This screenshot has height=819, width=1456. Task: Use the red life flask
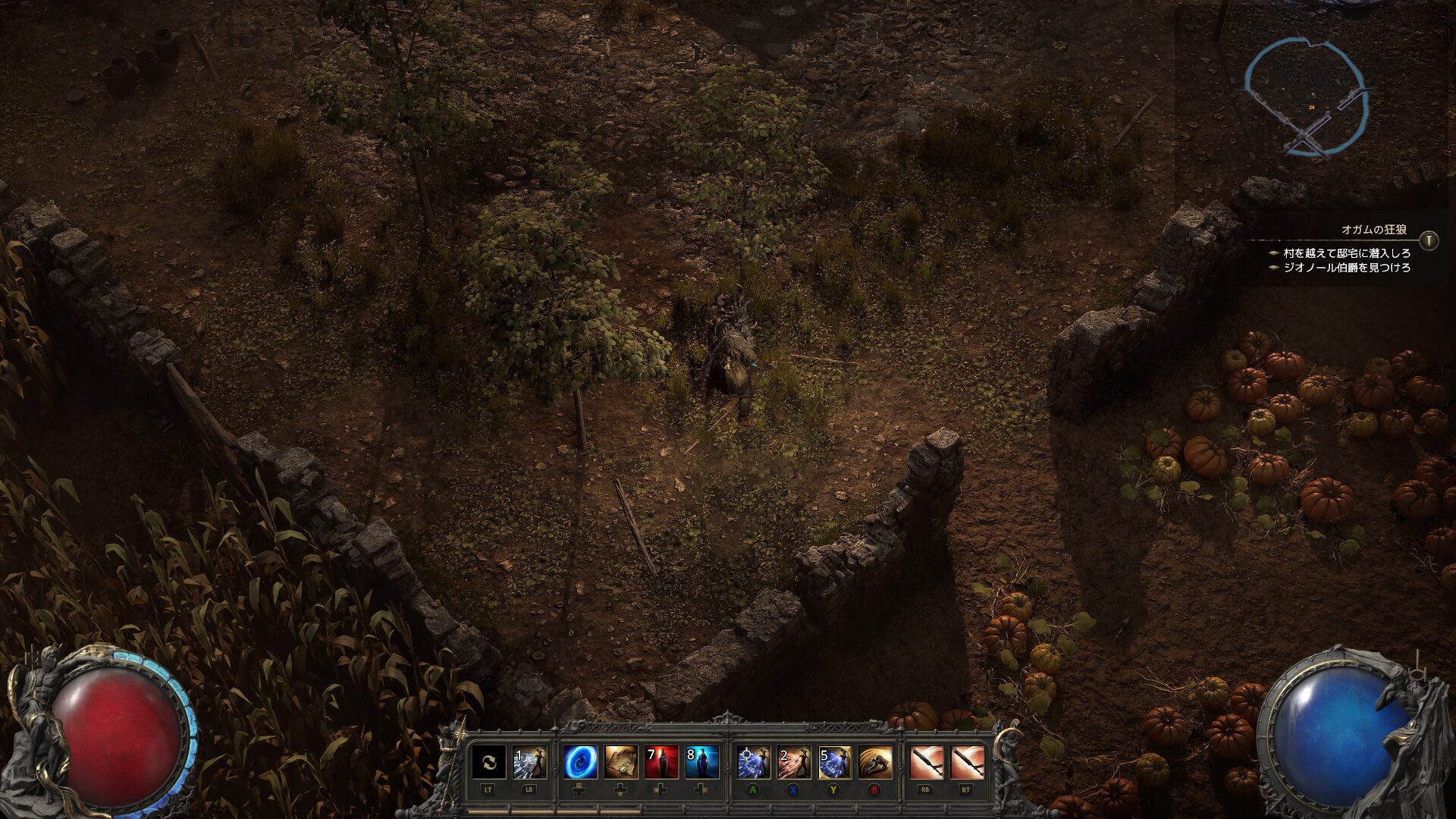point(661,762)
